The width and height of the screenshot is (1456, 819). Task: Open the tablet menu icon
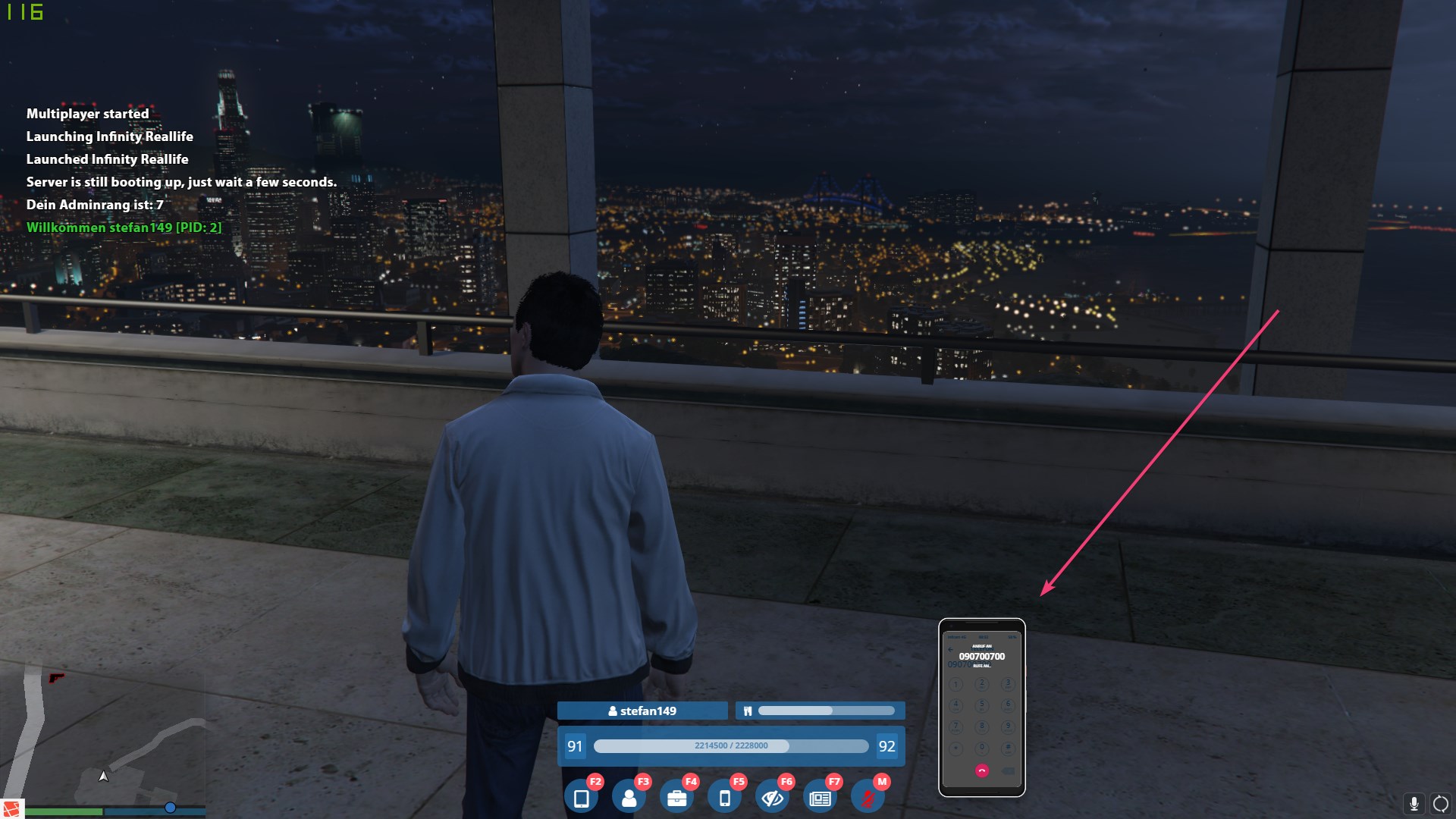pyautogui.click(x=582, y=799)
